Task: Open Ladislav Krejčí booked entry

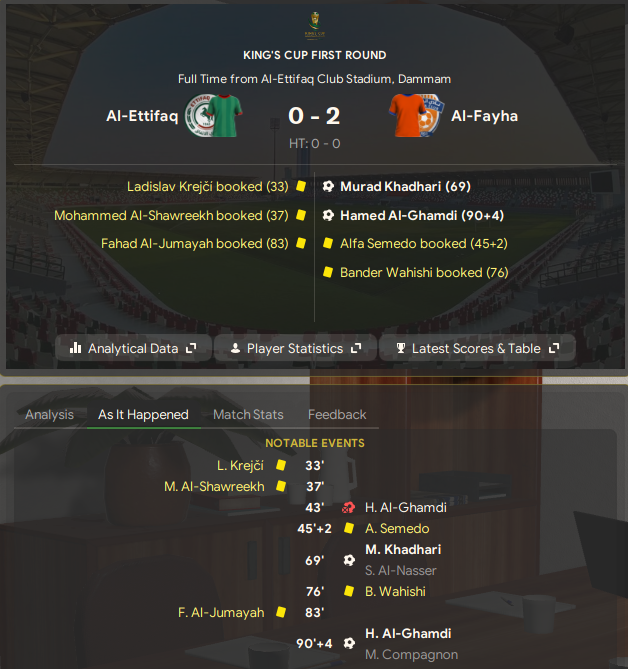Action: (207, 186)
